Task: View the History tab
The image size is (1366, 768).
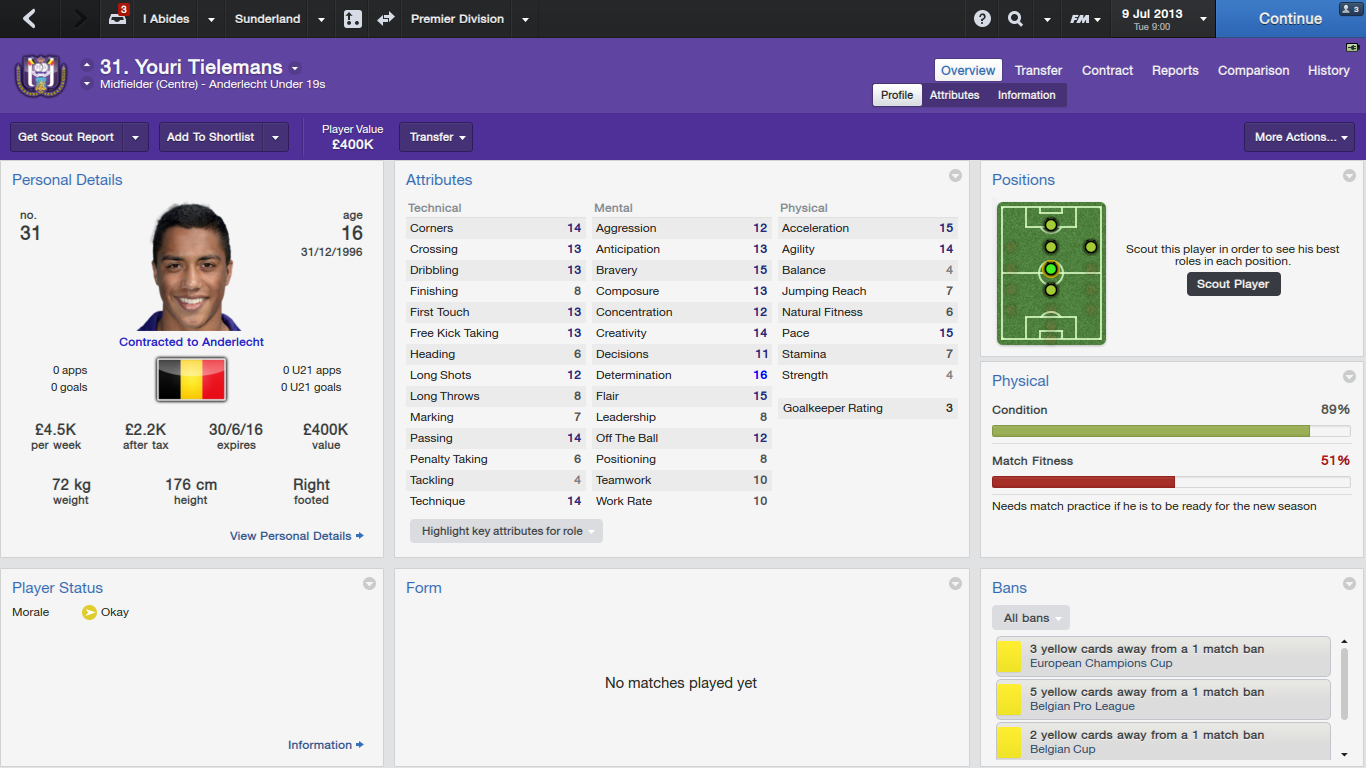Action: pyautogui.click(x=1328, y=70)
